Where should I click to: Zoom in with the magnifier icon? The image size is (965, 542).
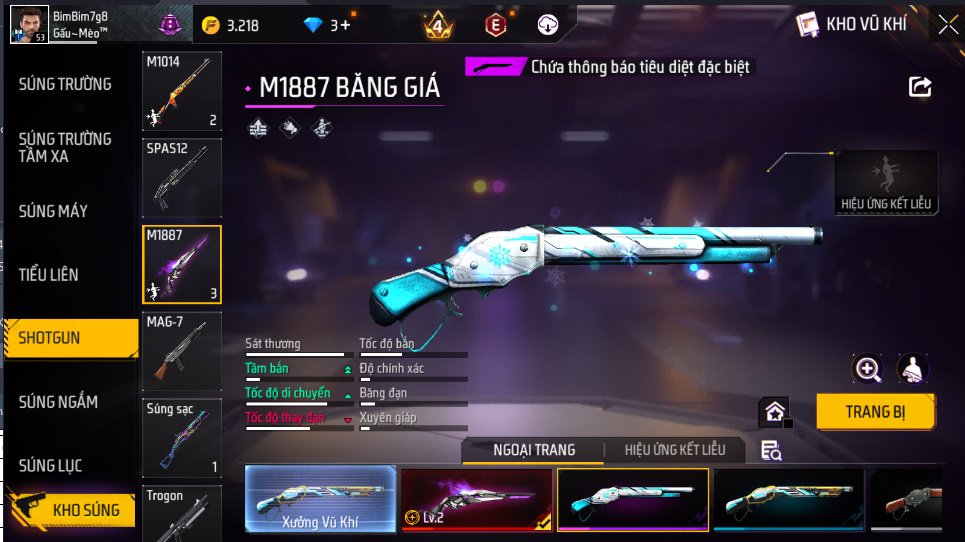click(867, 369)
